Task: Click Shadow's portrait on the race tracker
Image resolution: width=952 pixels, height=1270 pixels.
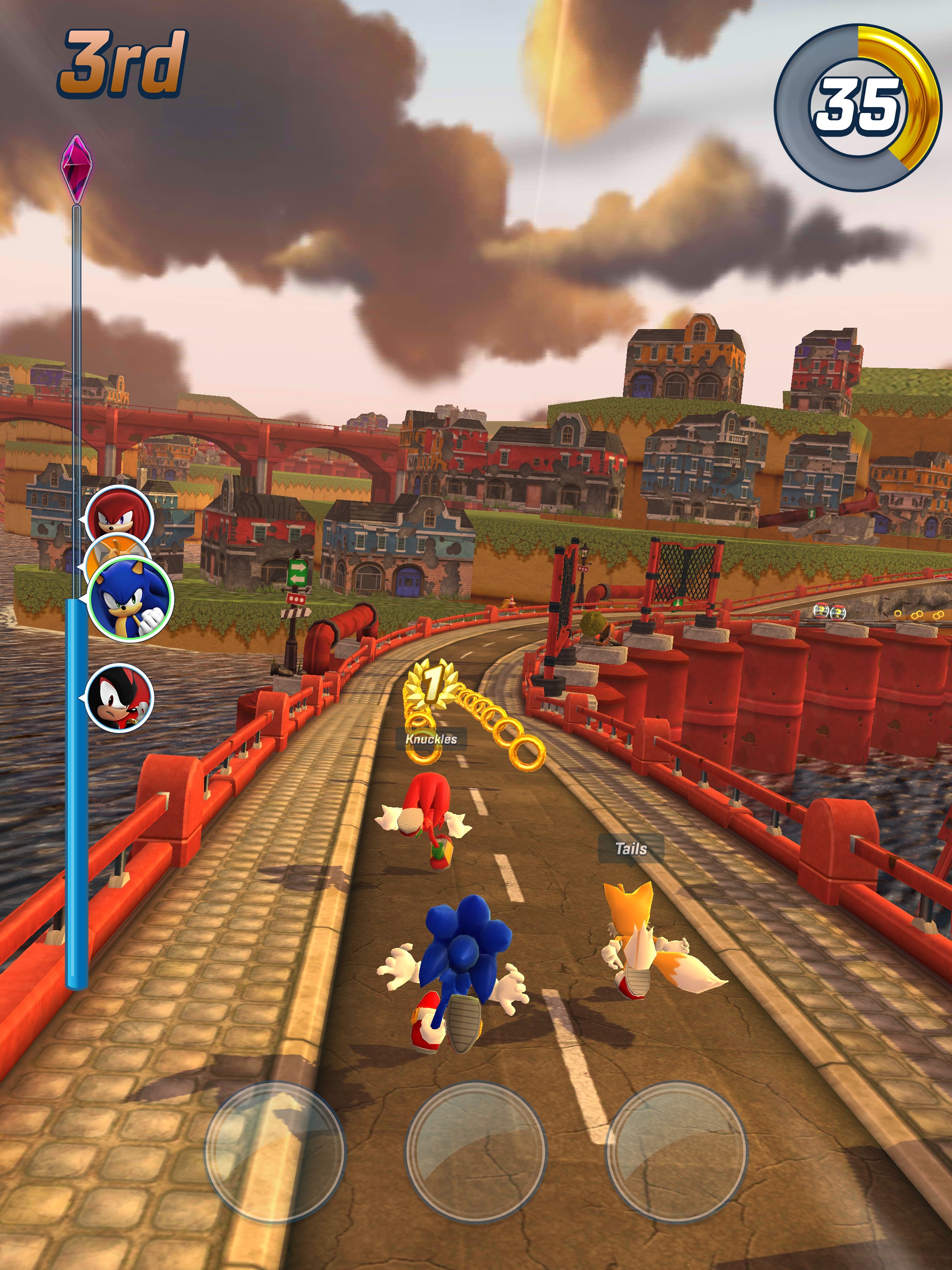Action: point(120,697)
